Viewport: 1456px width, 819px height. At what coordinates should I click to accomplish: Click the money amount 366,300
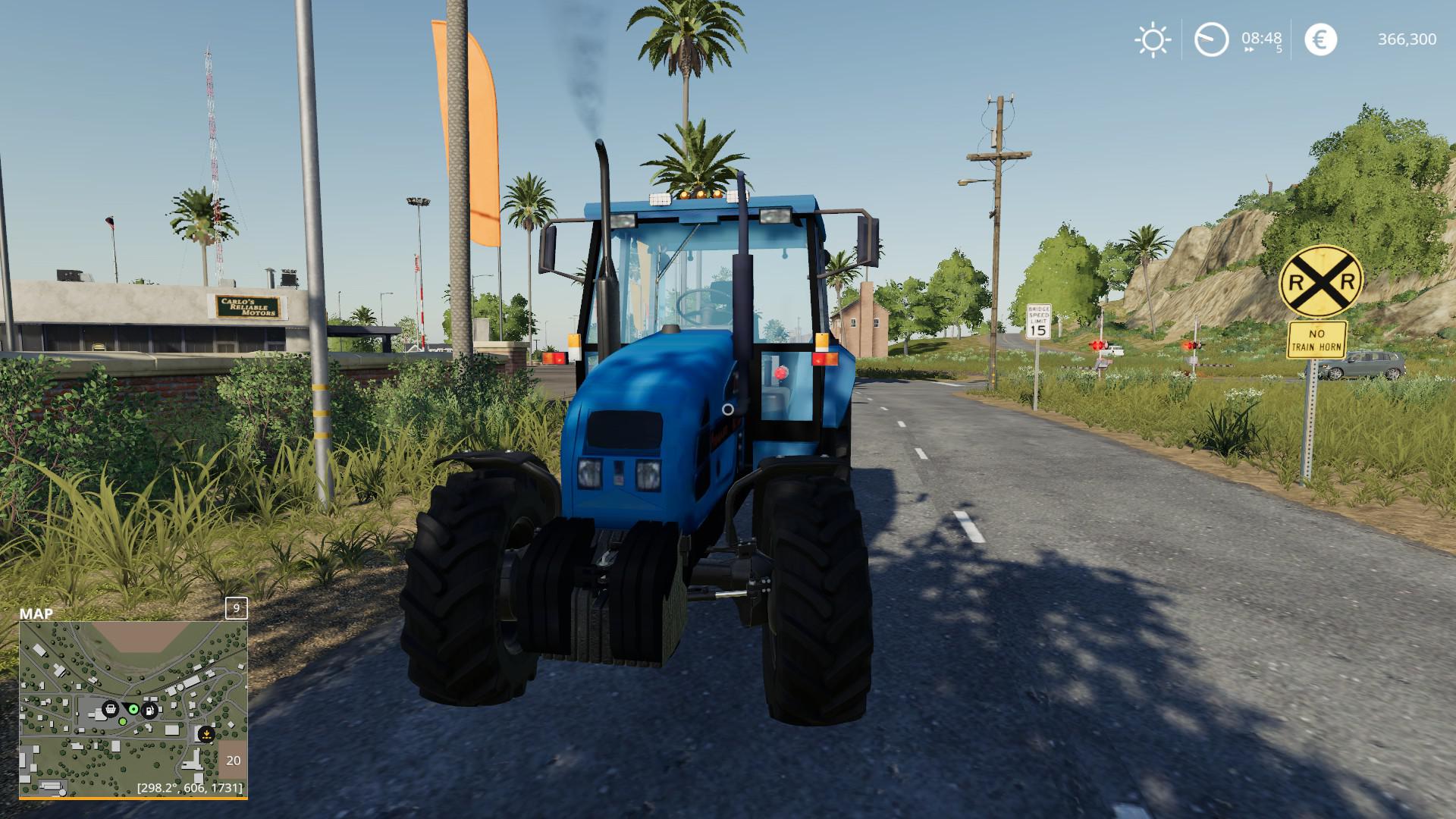[x=1407, y=39]
